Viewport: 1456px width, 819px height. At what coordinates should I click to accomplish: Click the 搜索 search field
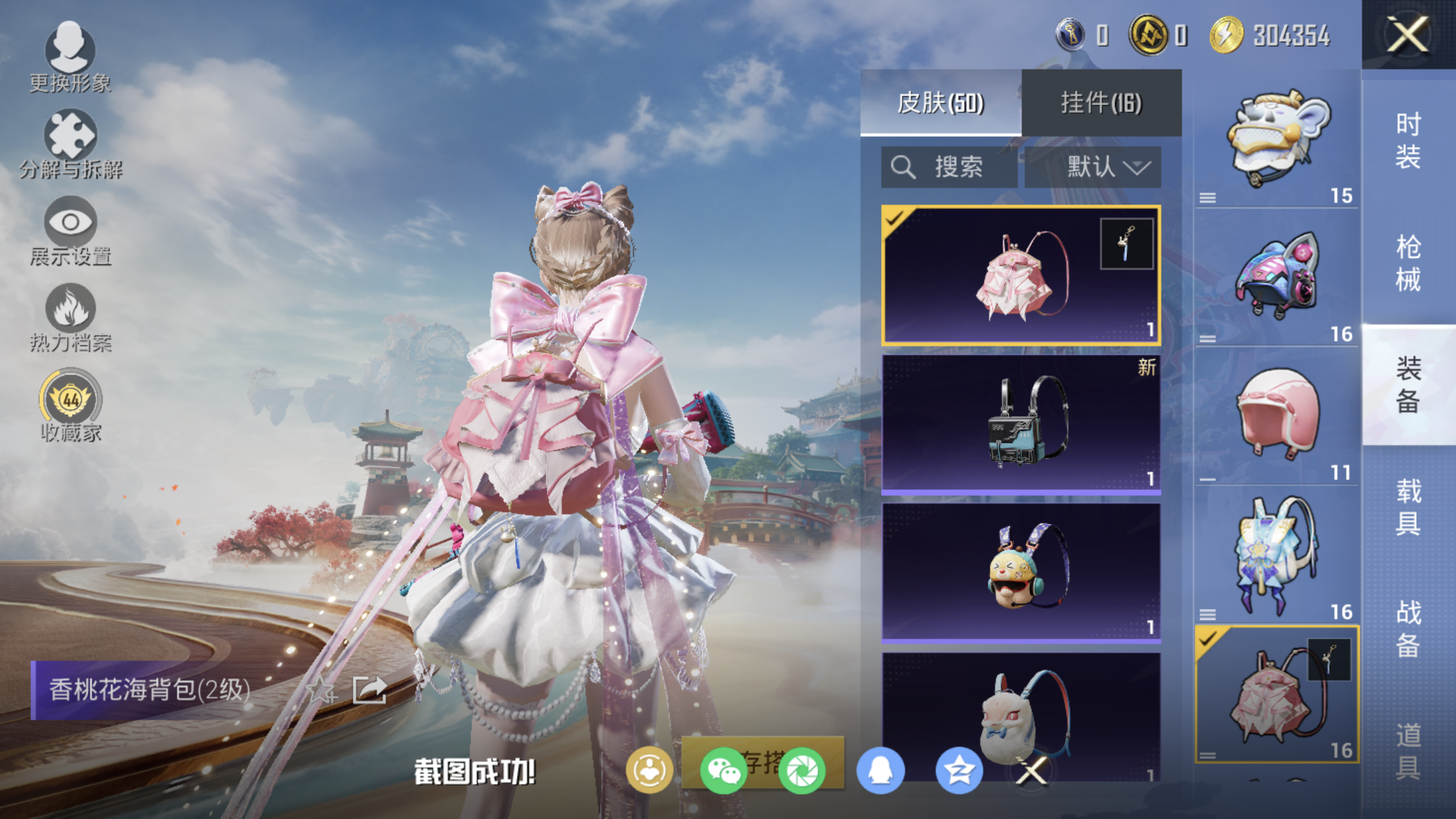(x=948, y=167)
